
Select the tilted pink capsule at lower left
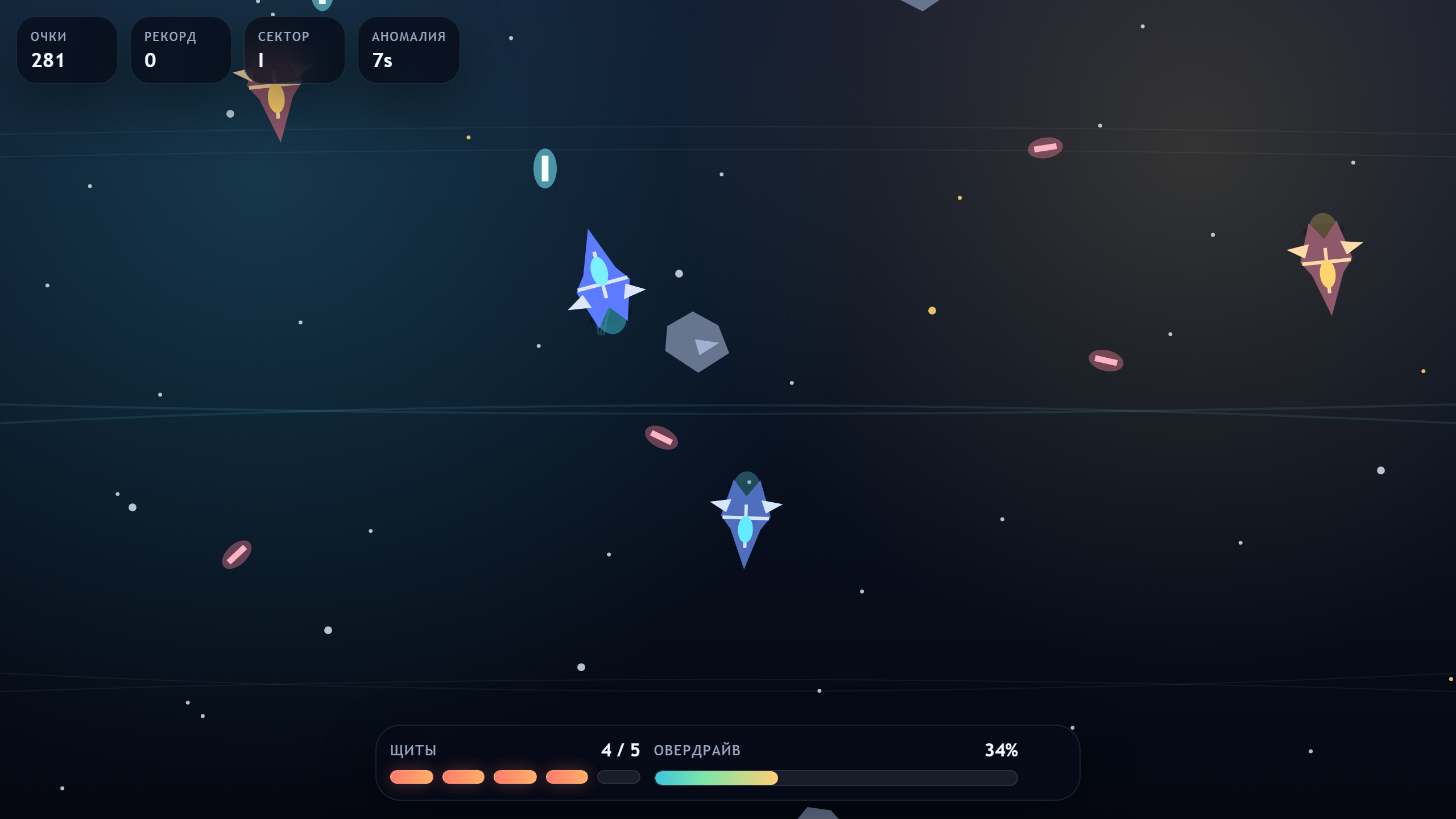pyautogui.click(x=237, y=553)
